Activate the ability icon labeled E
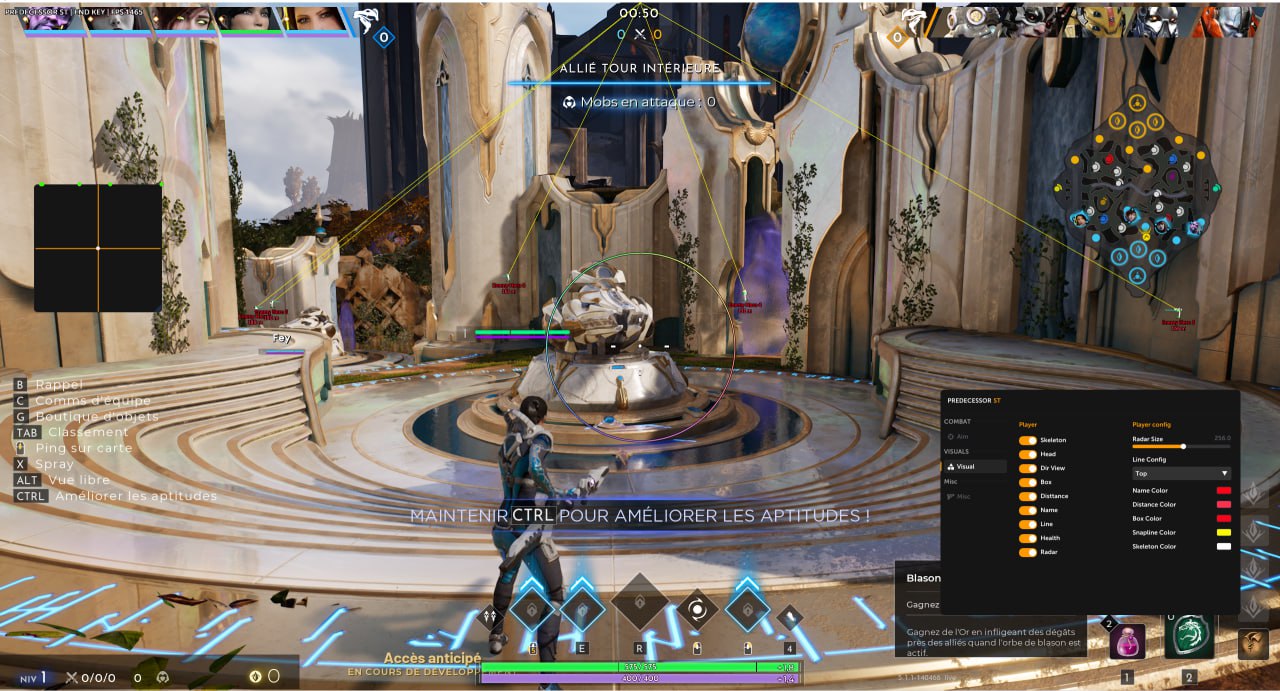Screen dimensions: 1280x691 [x=582, y=609]
